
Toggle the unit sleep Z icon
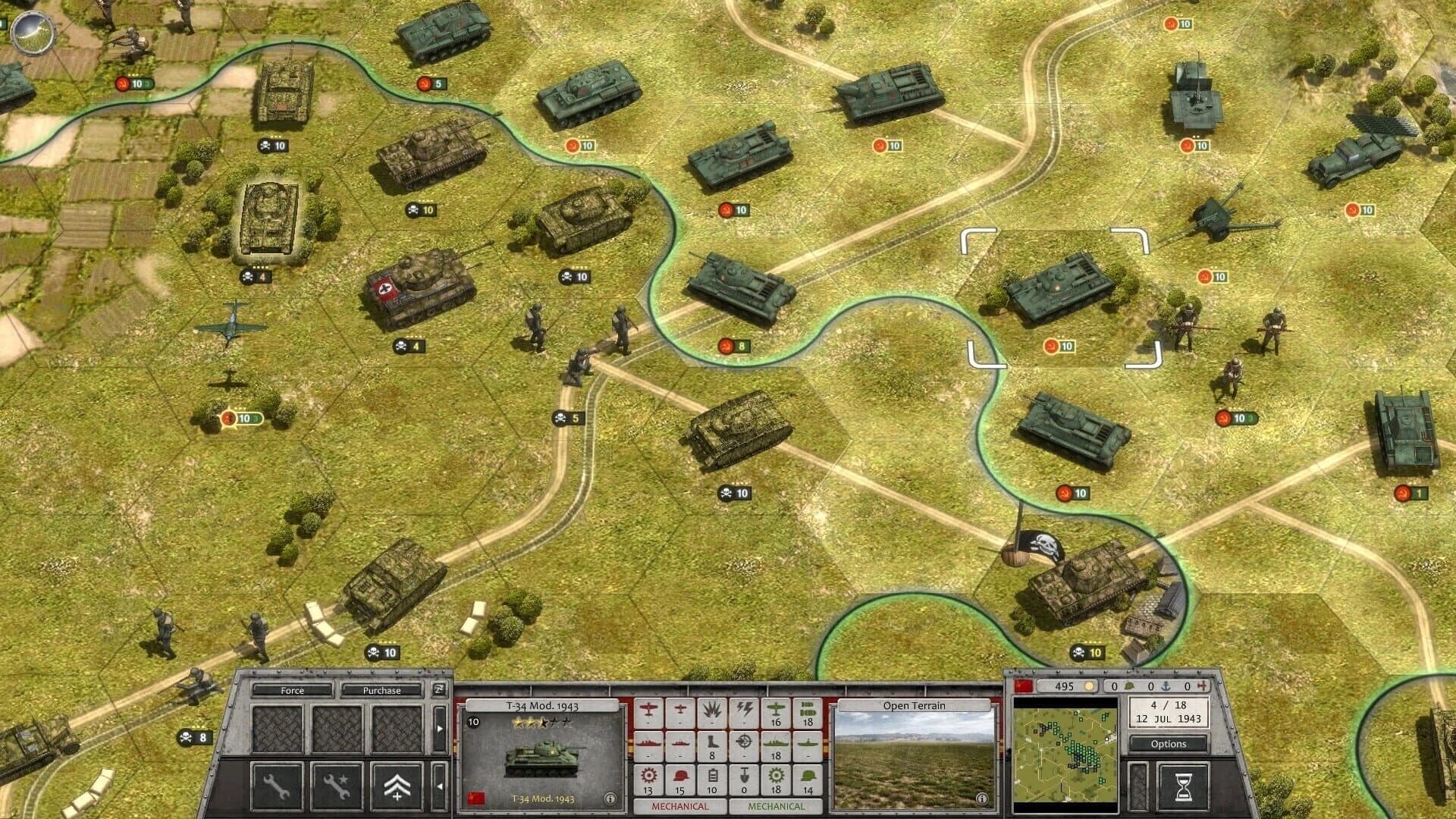[440, 691]
